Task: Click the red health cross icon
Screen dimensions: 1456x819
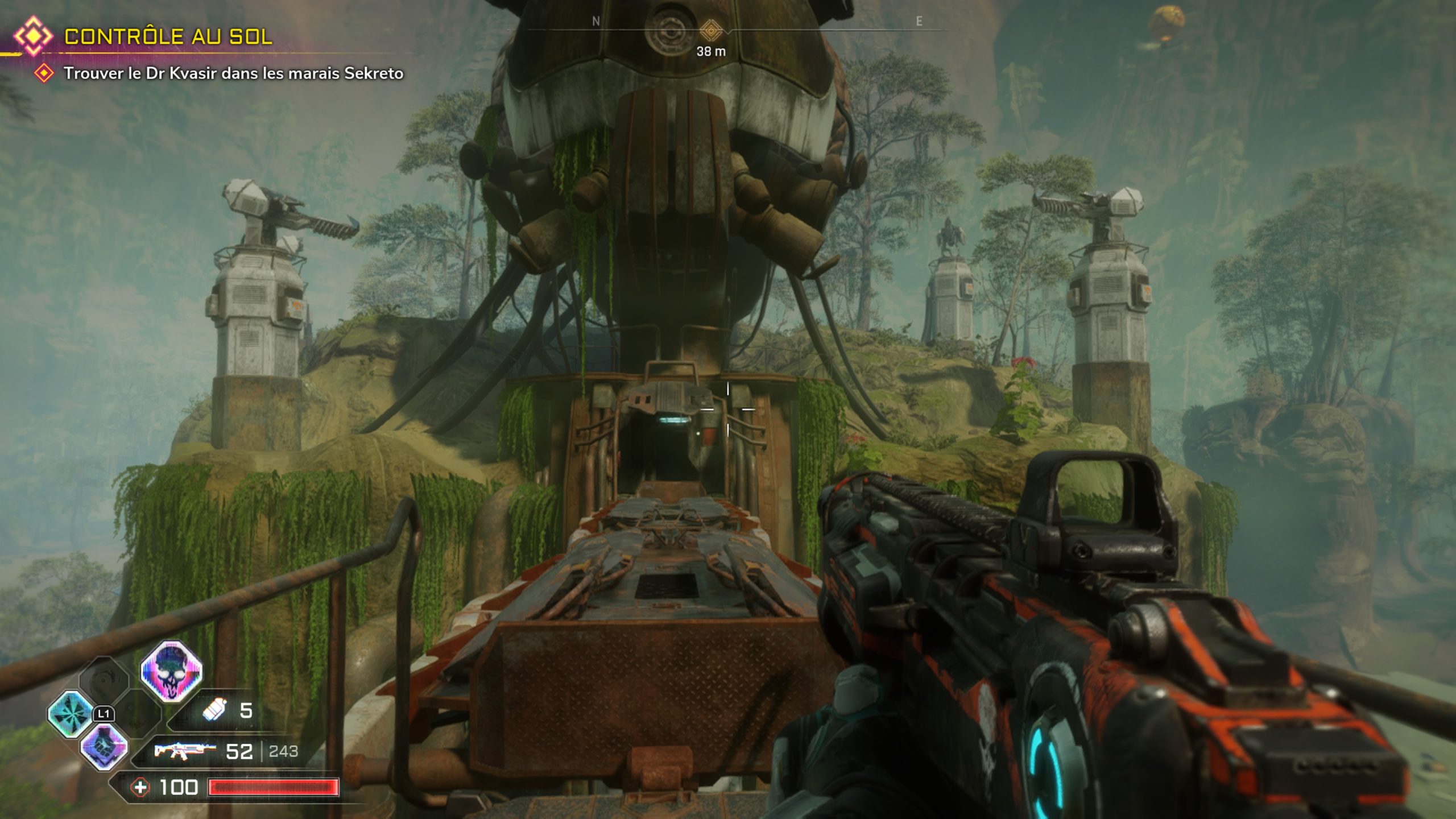Action: 140,788
